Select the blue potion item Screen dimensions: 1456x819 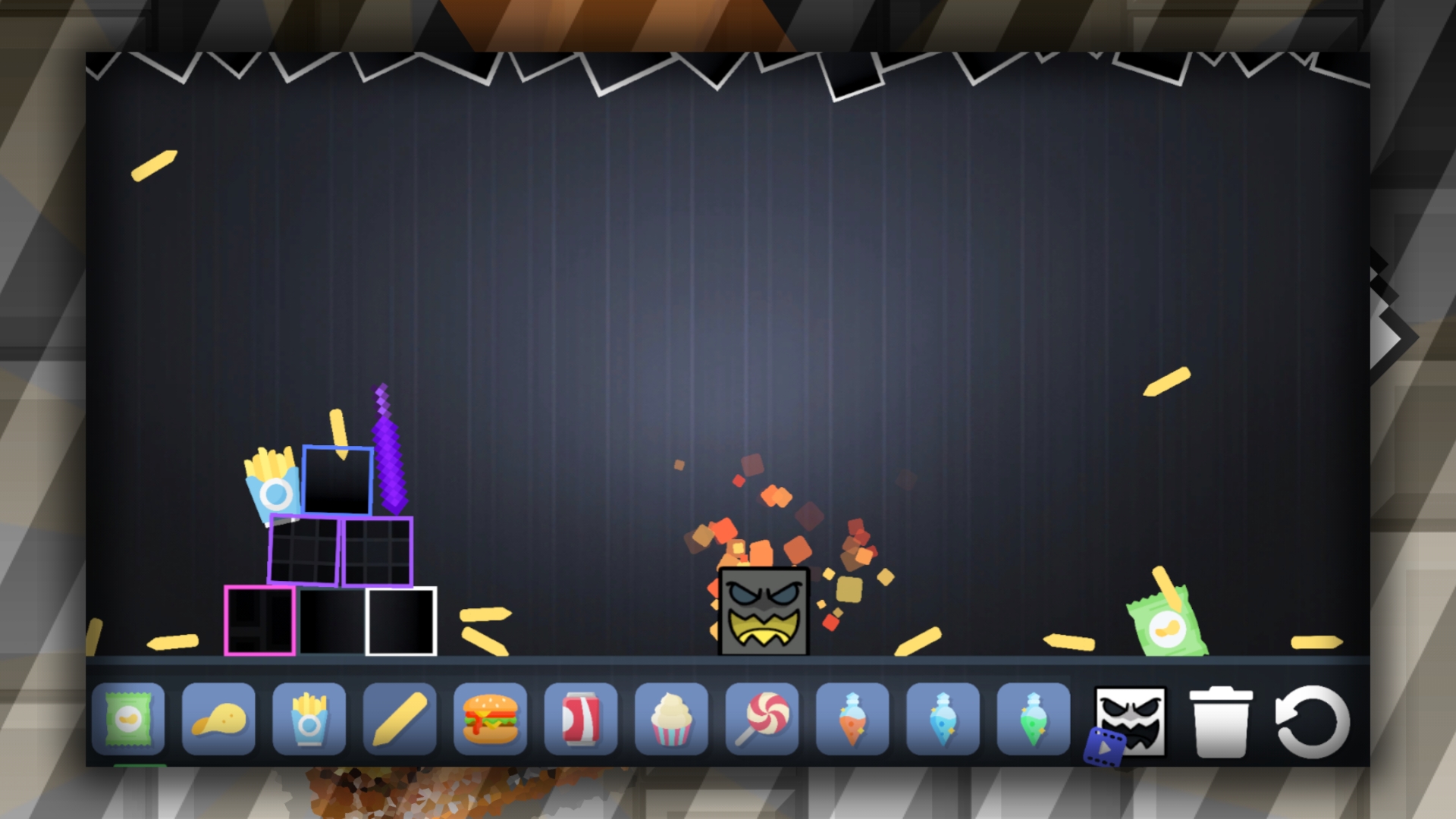point(941,719)
